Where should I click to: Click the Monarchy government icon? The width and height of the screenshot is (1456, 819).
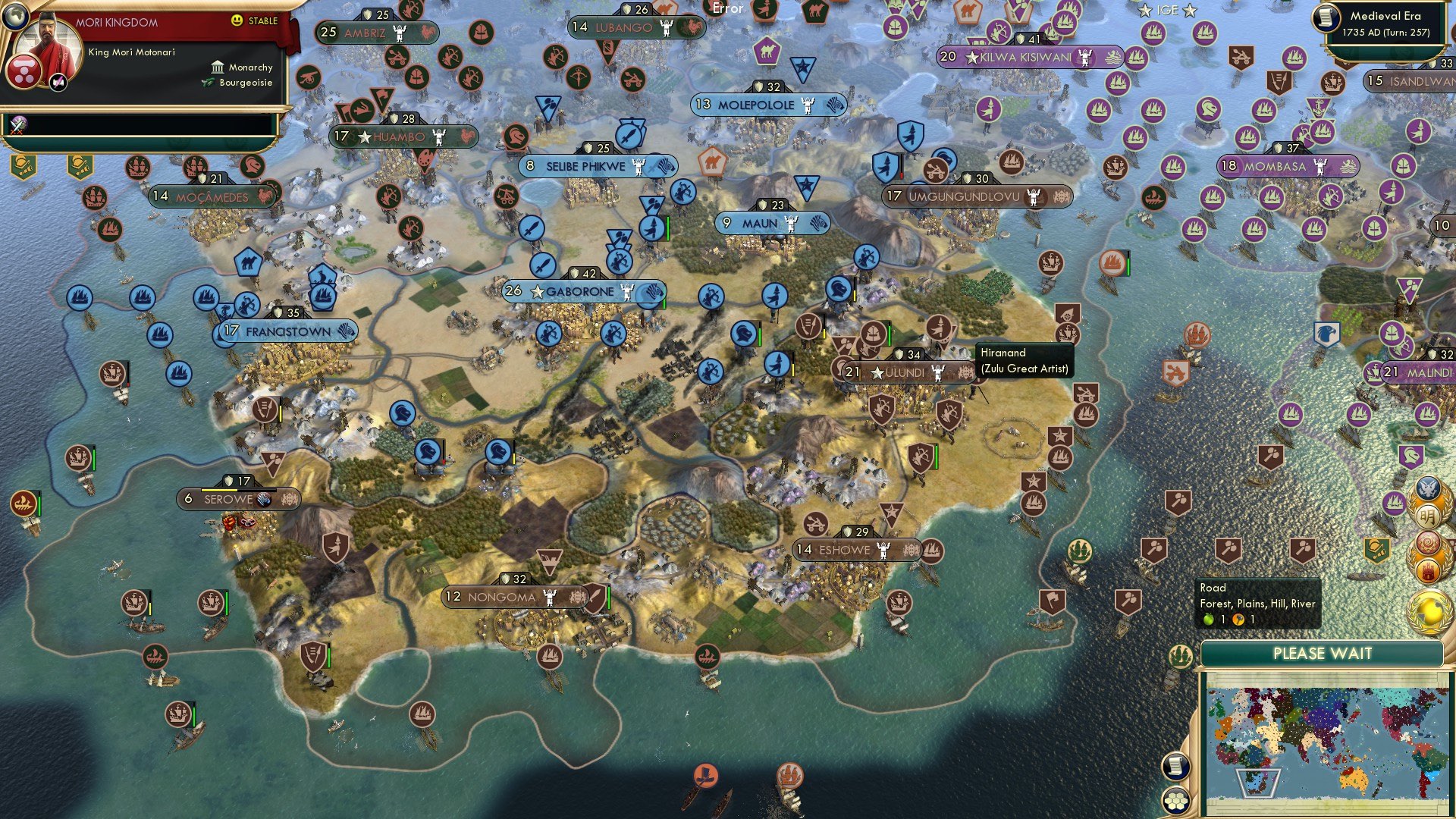pyautogui.click(x=218, y=67)
